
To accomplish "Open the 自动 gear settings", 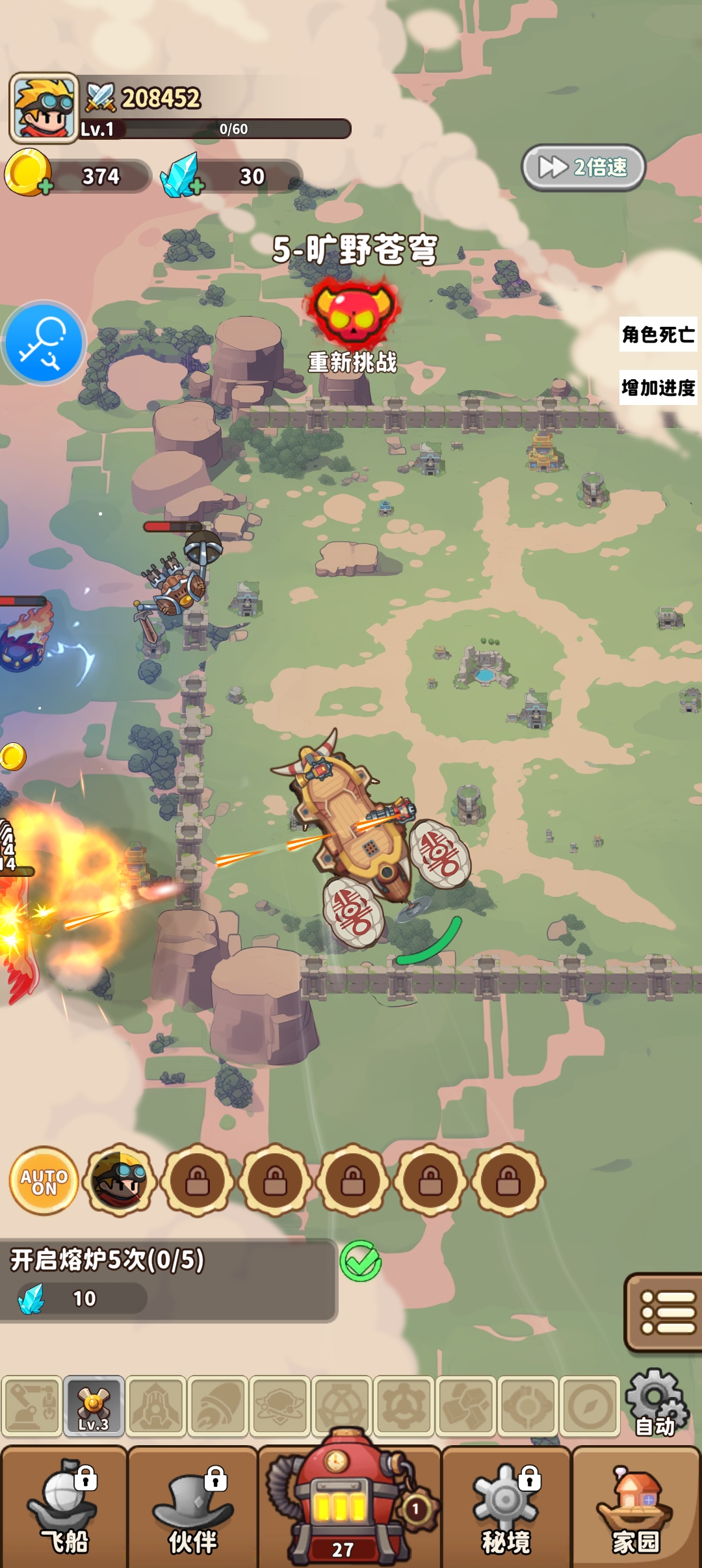I will (655, 1404).
